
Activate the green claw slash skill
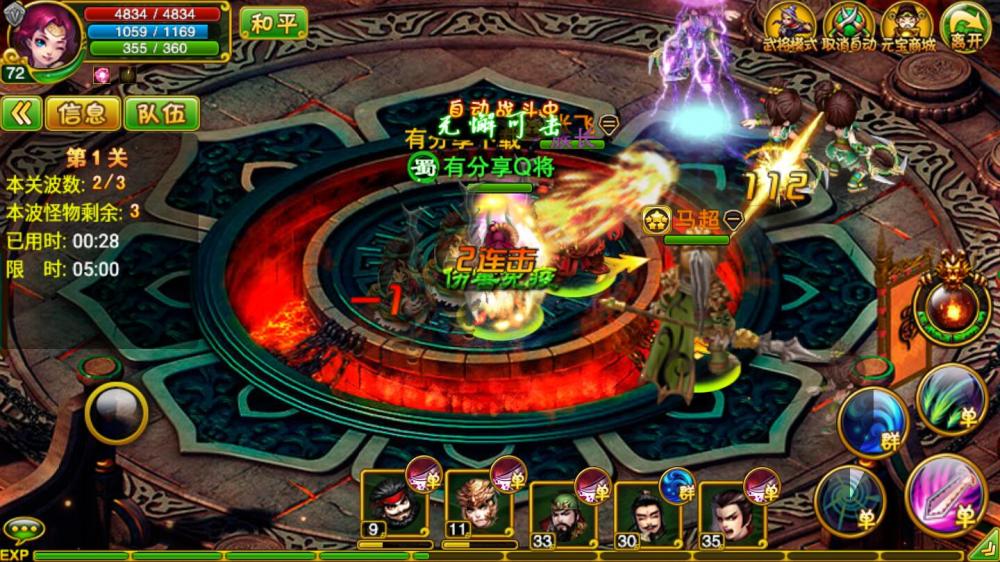tap(949, 398)
